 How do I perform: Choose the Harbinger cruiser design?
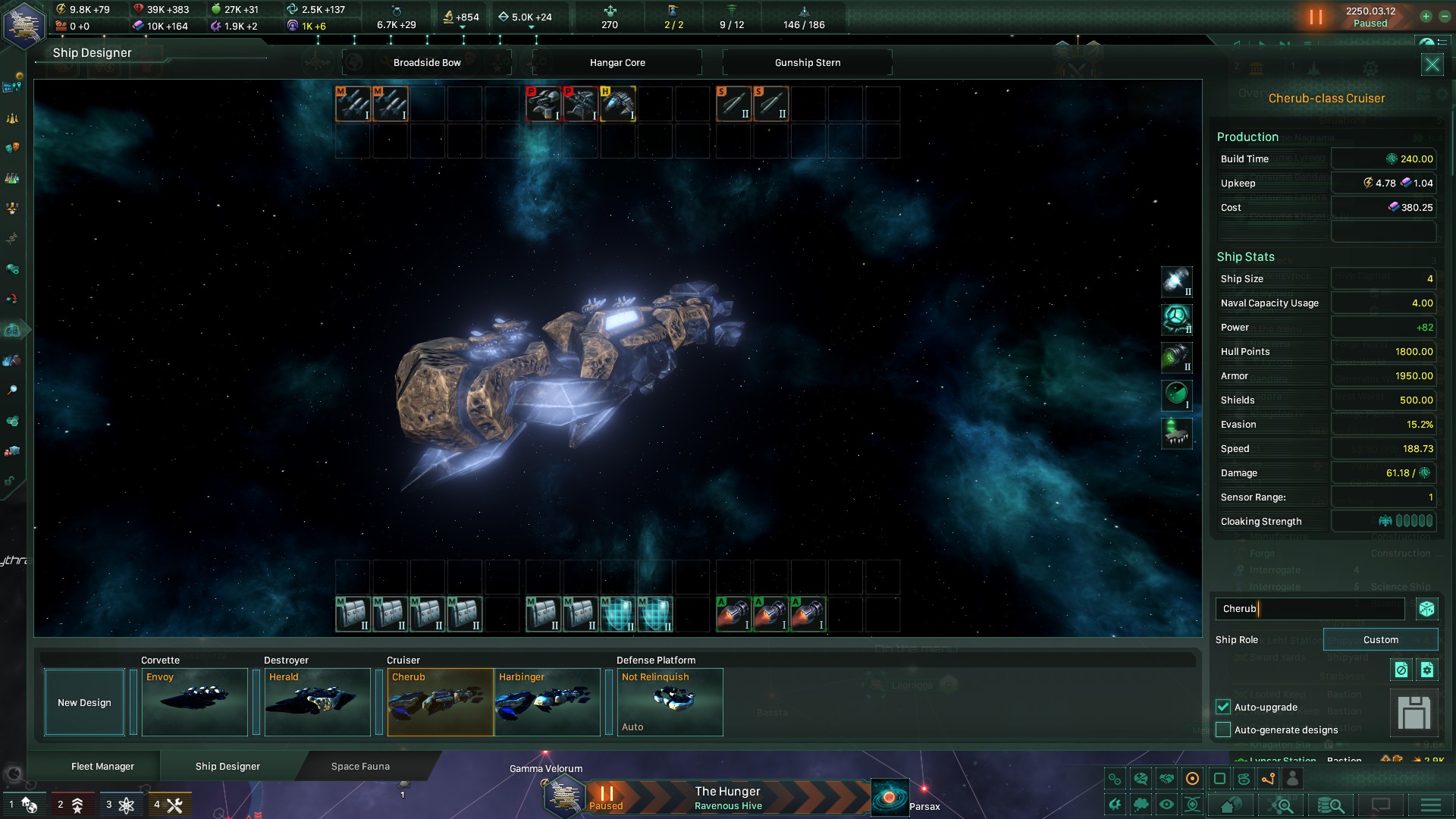tap(547, 701)
